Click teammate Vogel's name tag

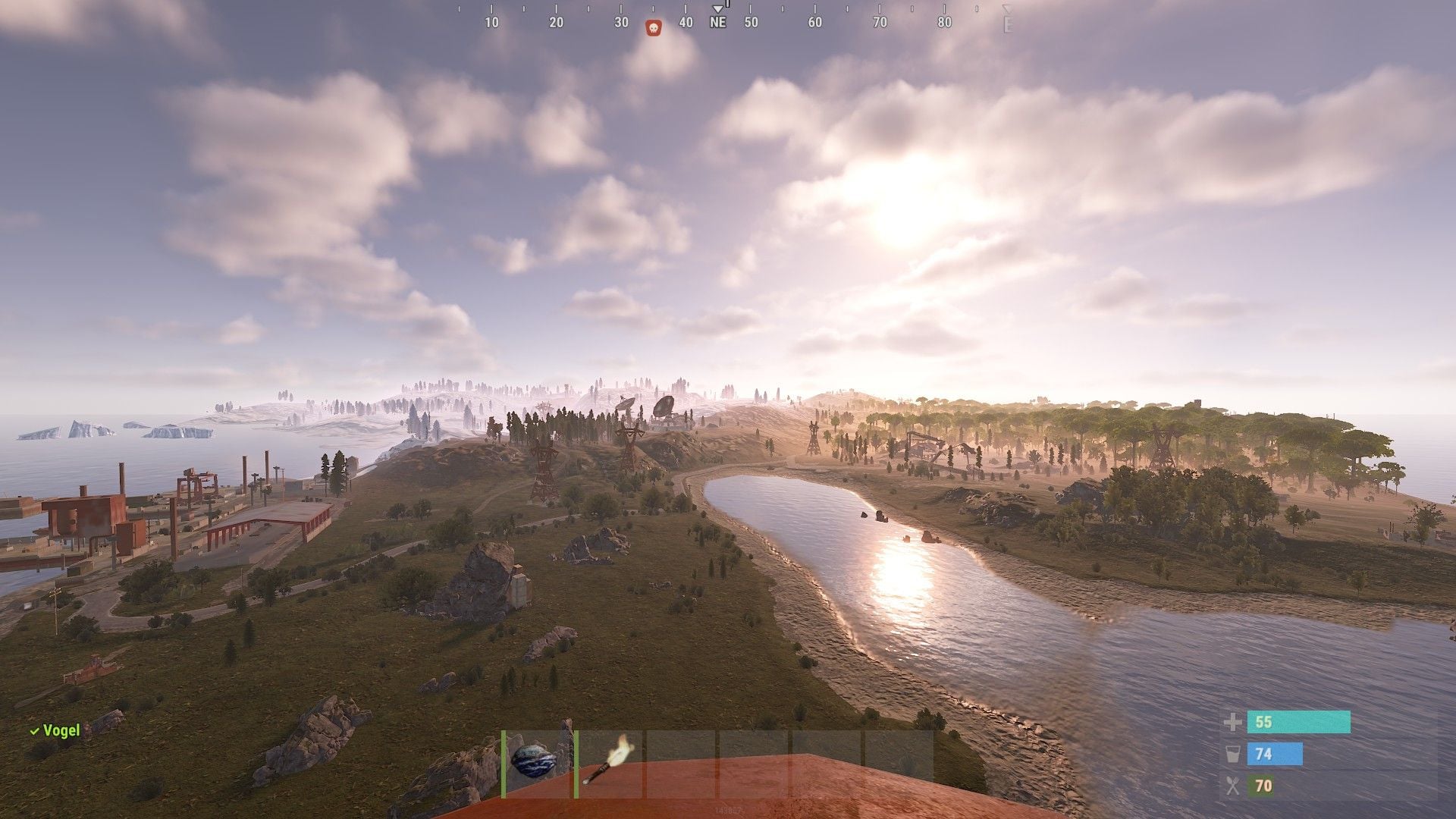[60, 730]
